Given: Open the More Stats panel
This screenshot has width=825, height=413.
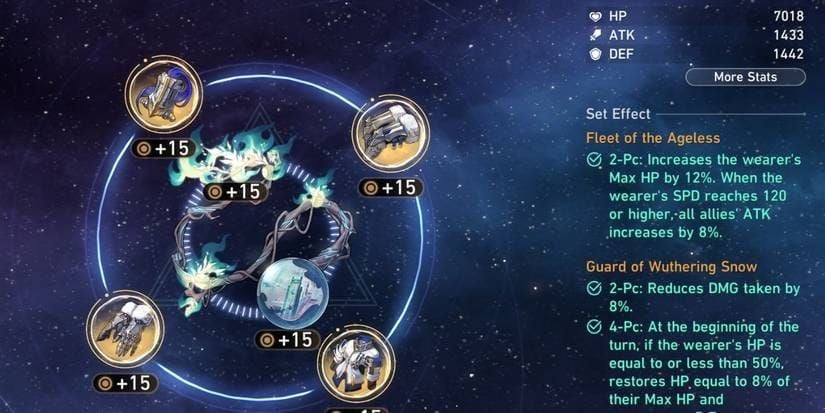Looking at the screenshot, I should pyautogui.click(x=744, y=77).
